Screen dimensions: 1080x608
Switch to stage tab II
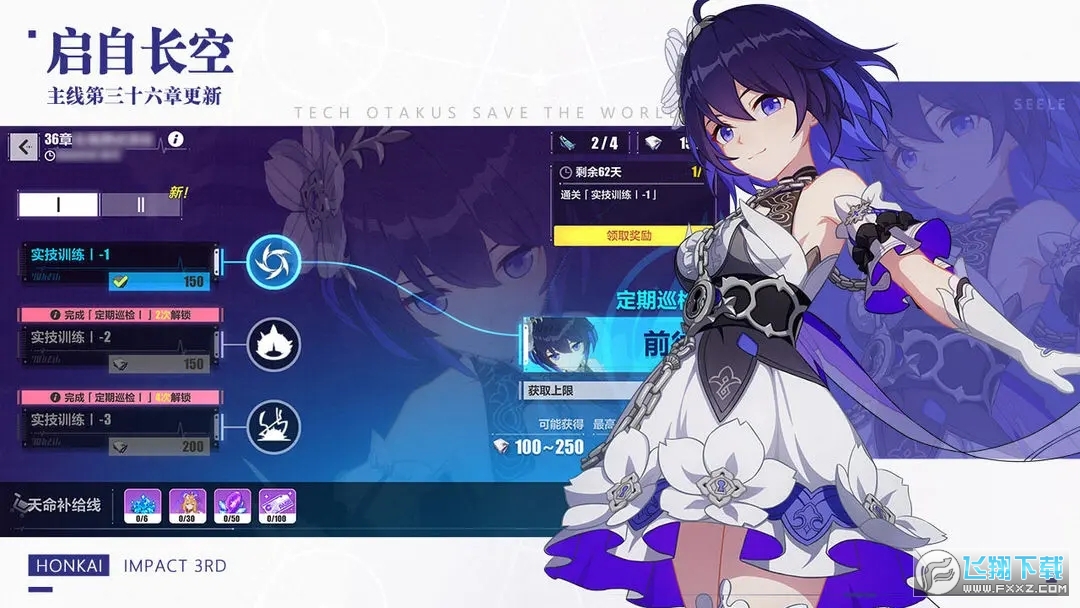tap(141, 205)
